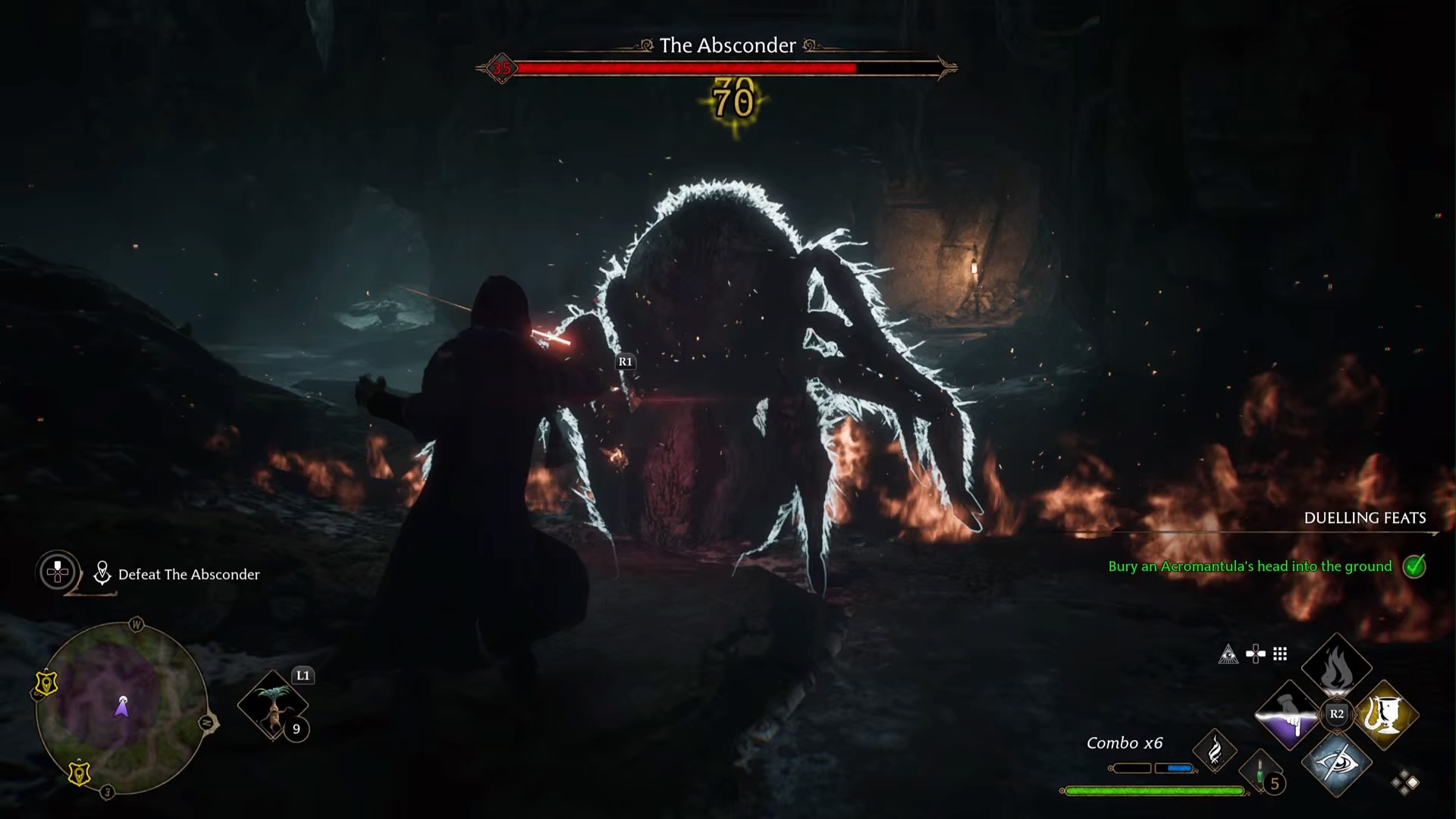Click the Revelio eye pyramid indicator

[1228, 654]
